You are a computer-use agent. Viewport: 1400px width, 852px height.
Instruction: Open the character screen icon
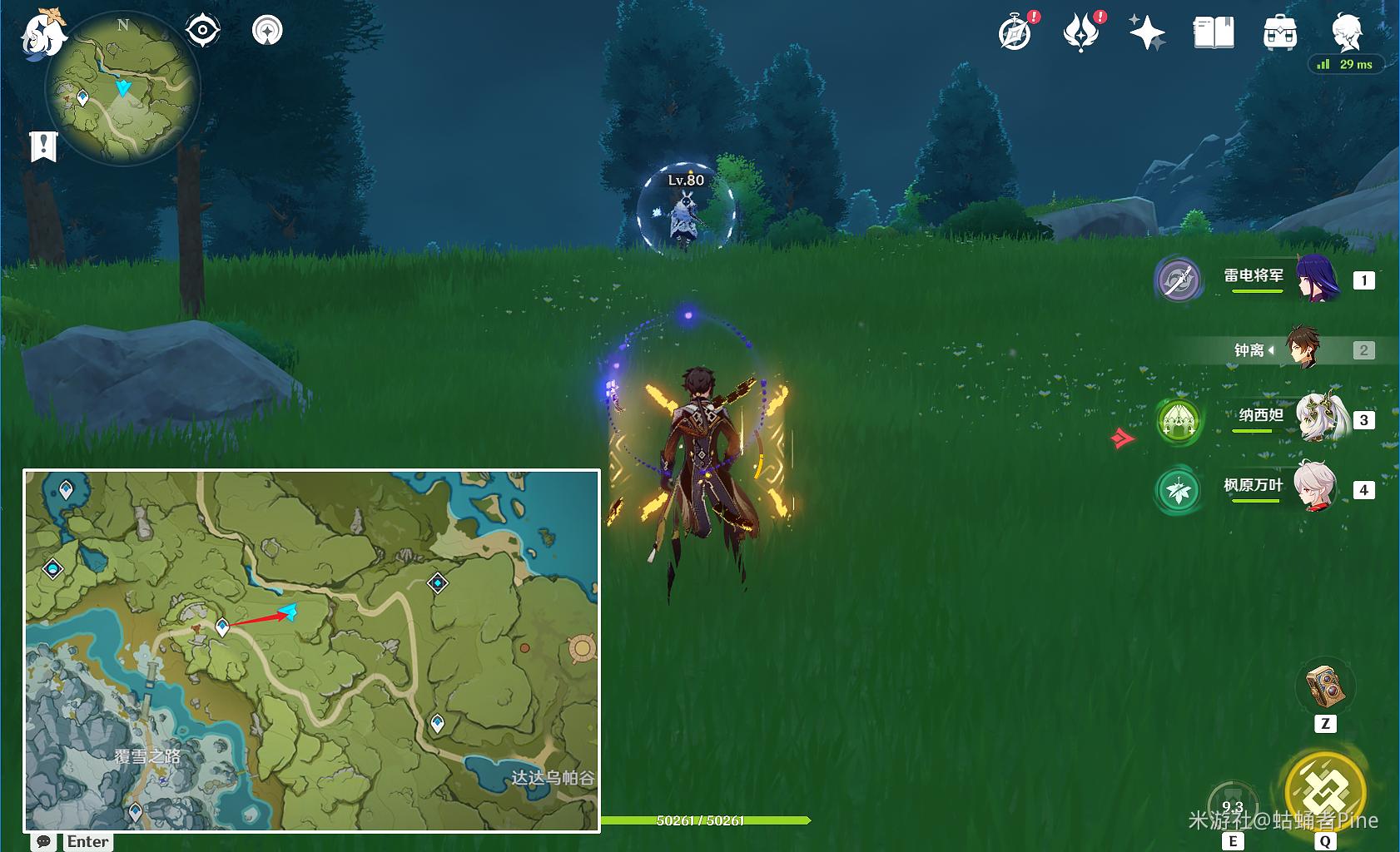pyautogui.click(x=1346, y=33)
